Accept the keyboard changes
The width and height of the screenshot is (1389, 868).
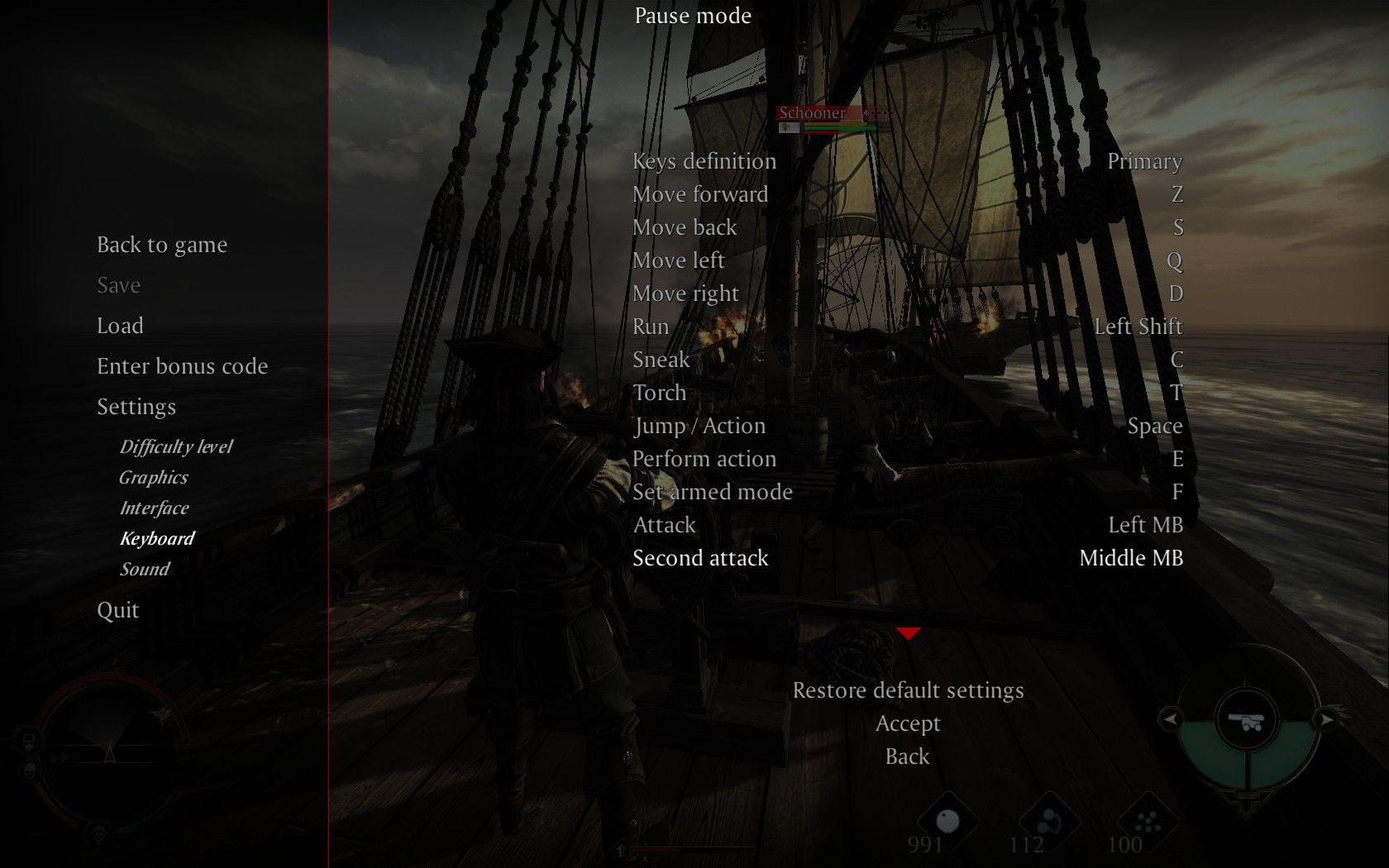[908, 723]
